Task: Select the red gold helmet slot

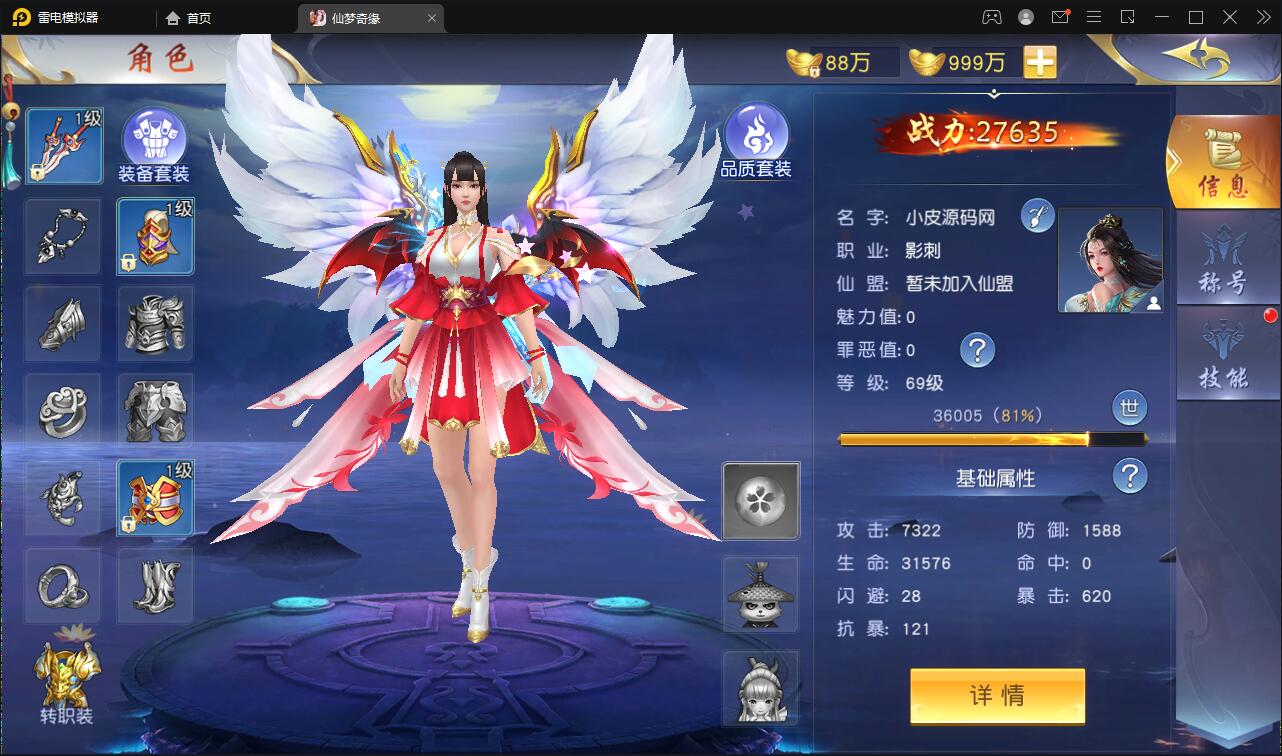Action: tap(155, 236)
